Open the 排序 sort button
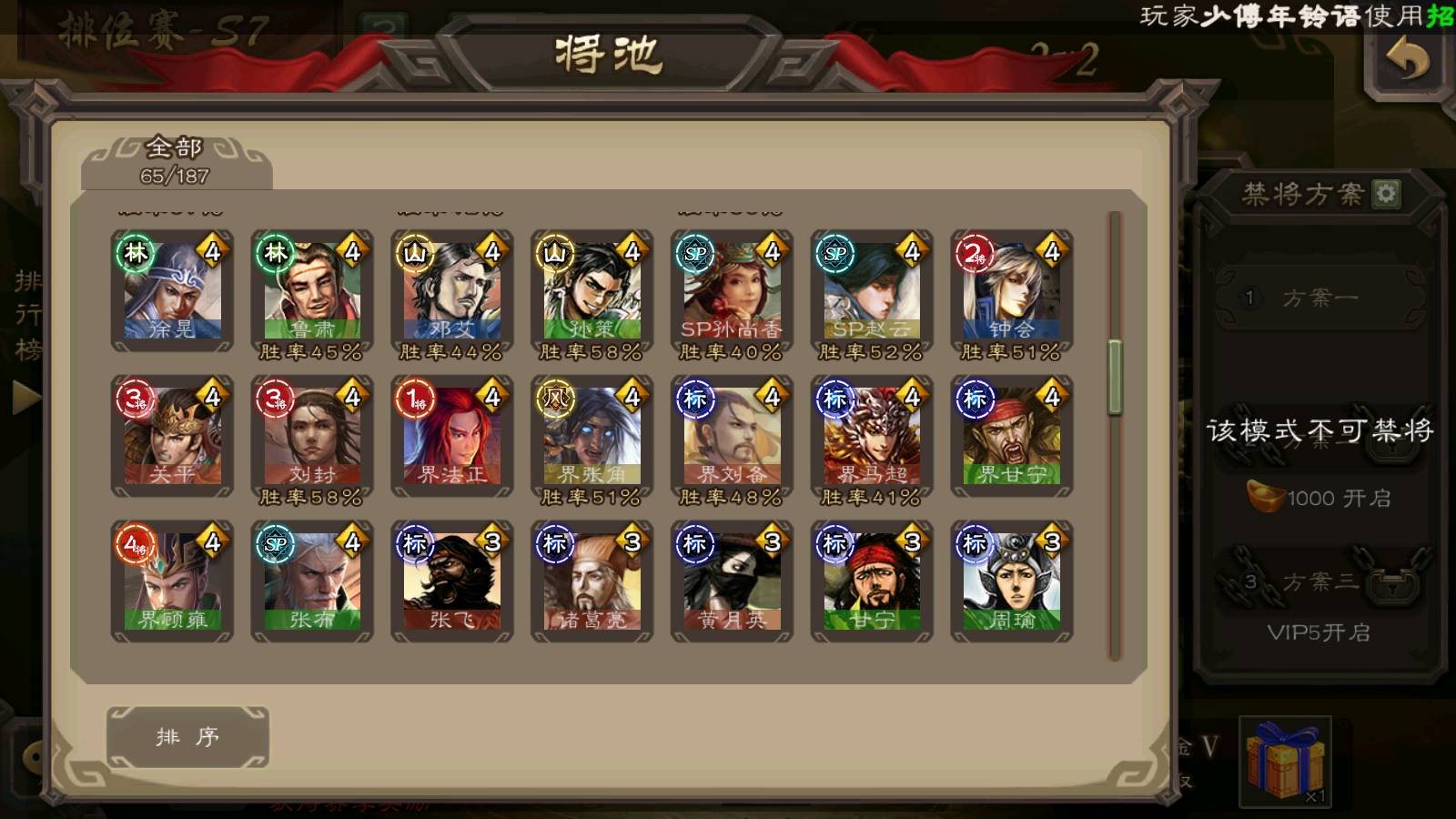Screen dimensions: 1456x819 (187, 736)
